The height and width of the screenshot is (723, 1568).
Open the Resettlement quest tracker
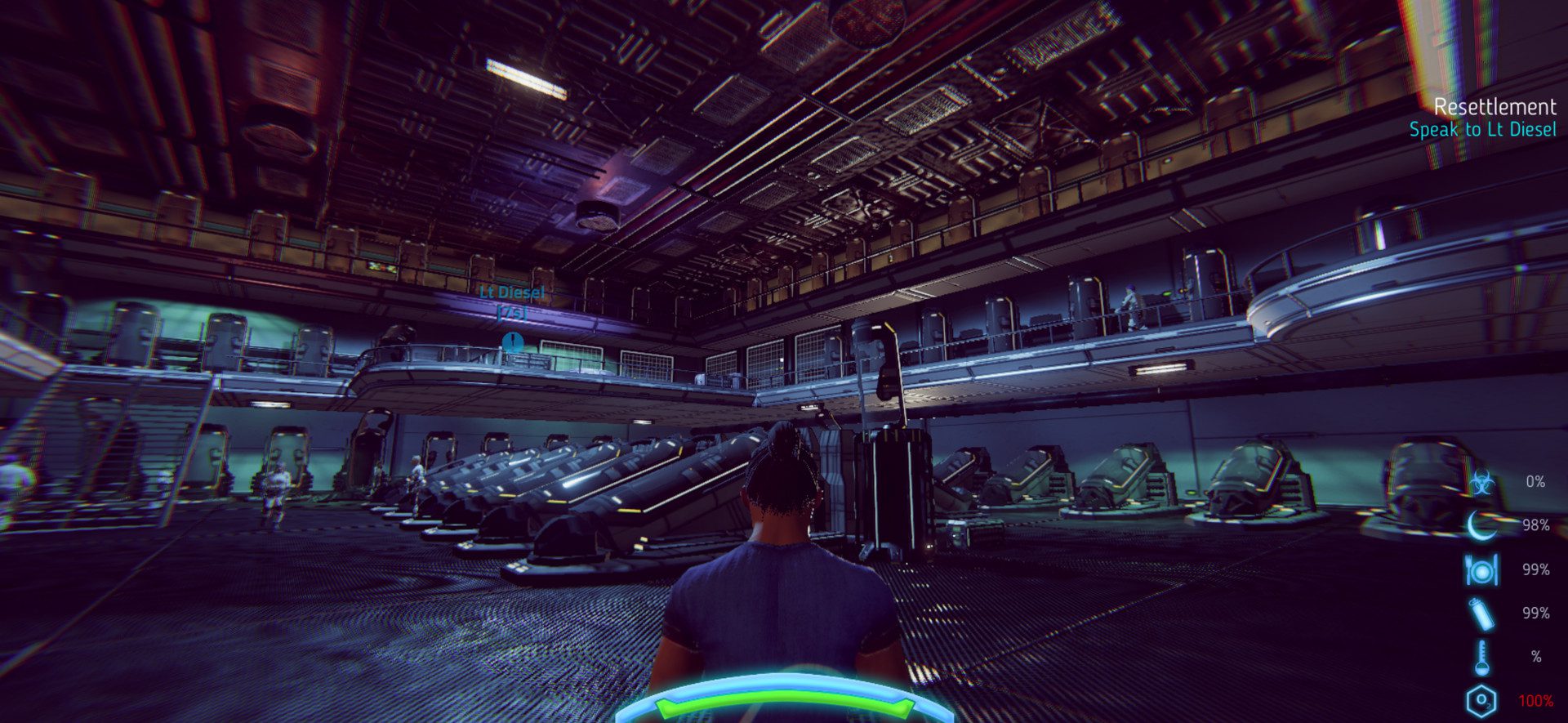pos(1494,107)
